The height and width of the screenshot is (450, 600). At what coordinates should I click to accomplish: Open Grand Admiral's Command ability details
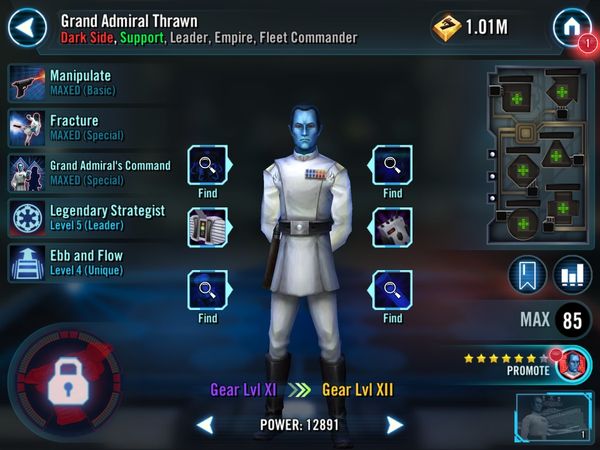pos(88,172)
